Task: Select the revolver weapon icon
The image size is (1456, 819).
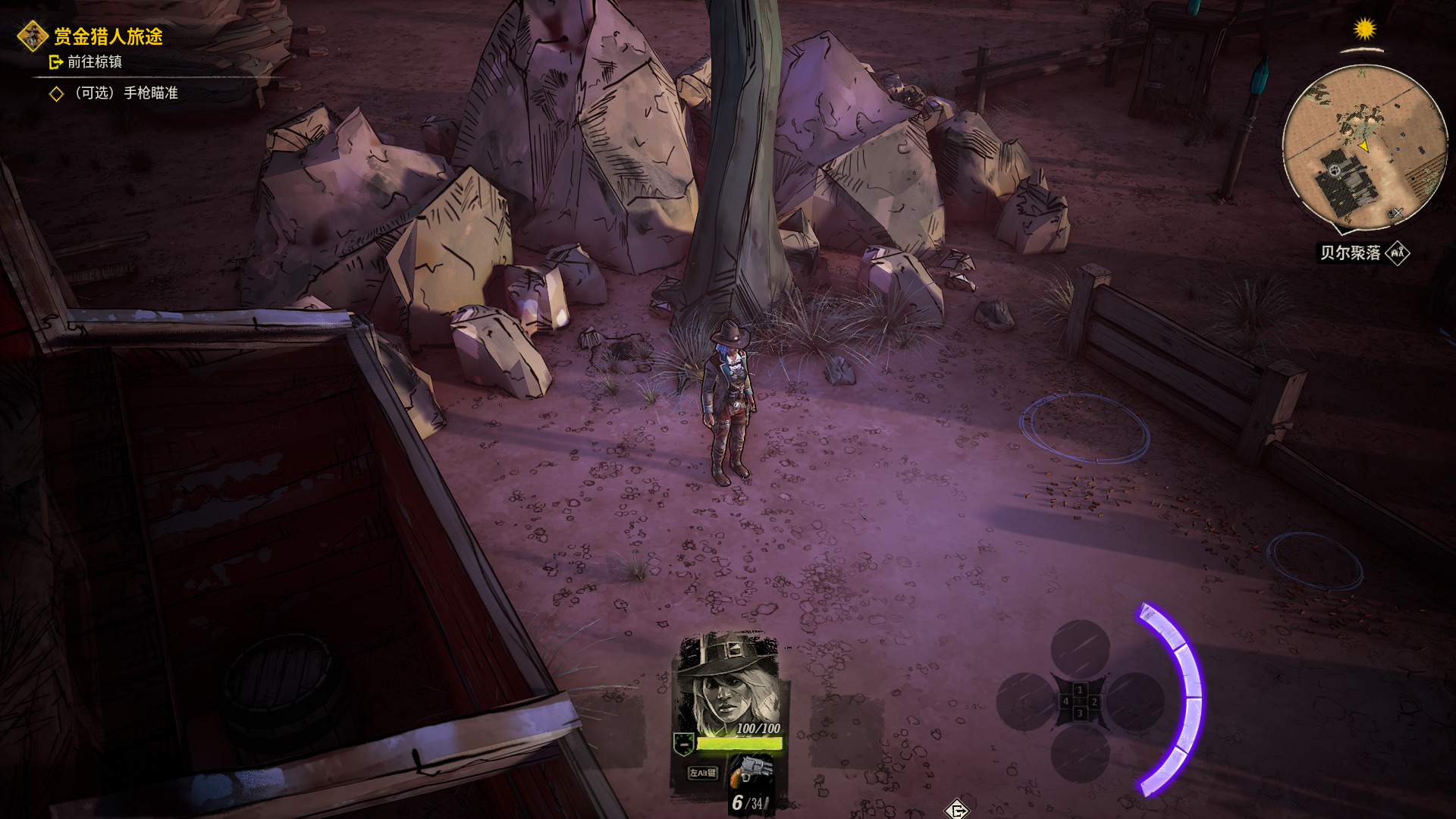Action: pyautogui.click(x=752, y=770)
